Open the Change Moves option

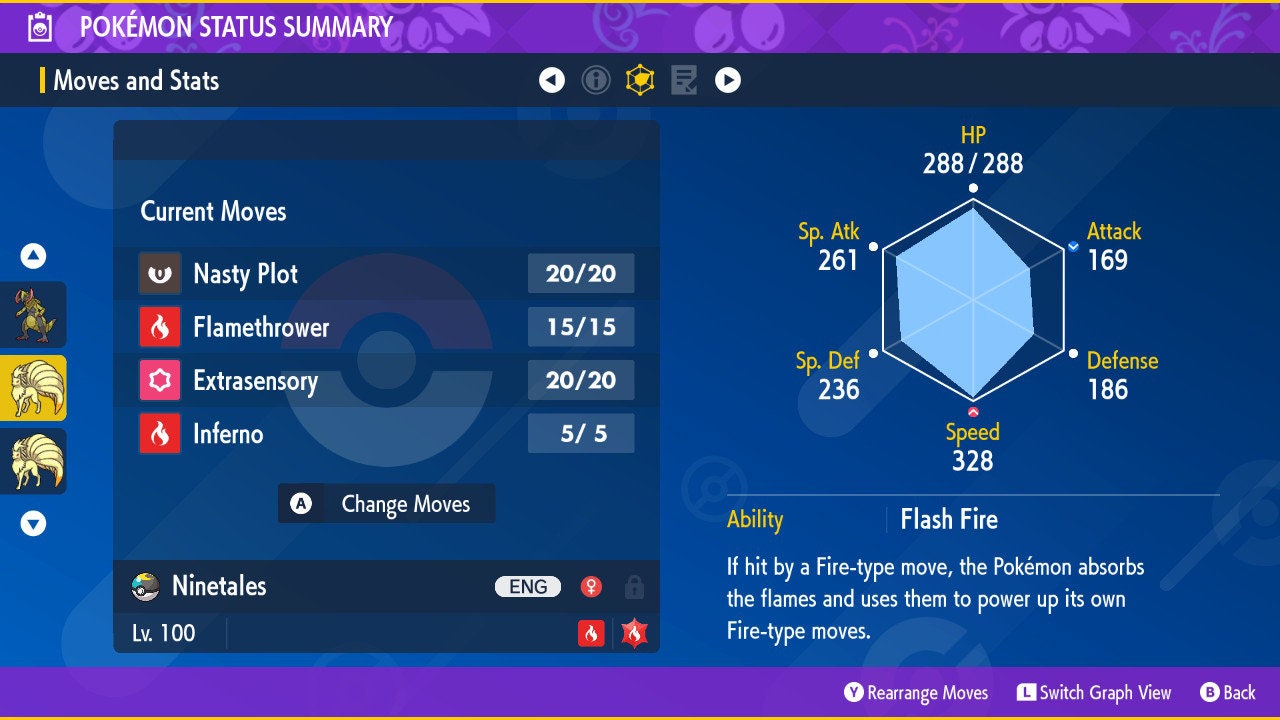386,504
